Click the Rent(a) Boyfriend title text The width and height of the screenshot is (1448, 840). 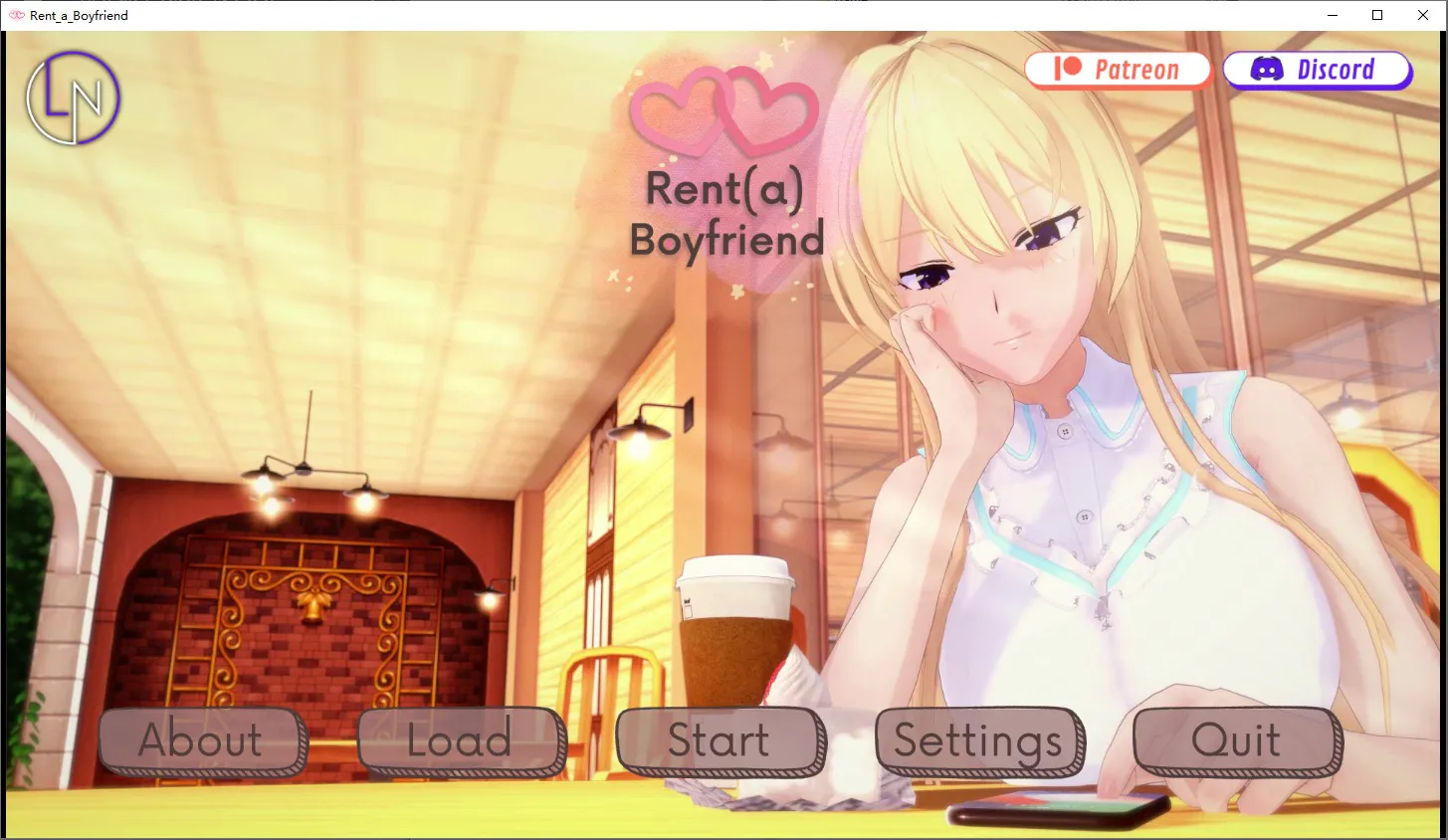tap(726, 214)
